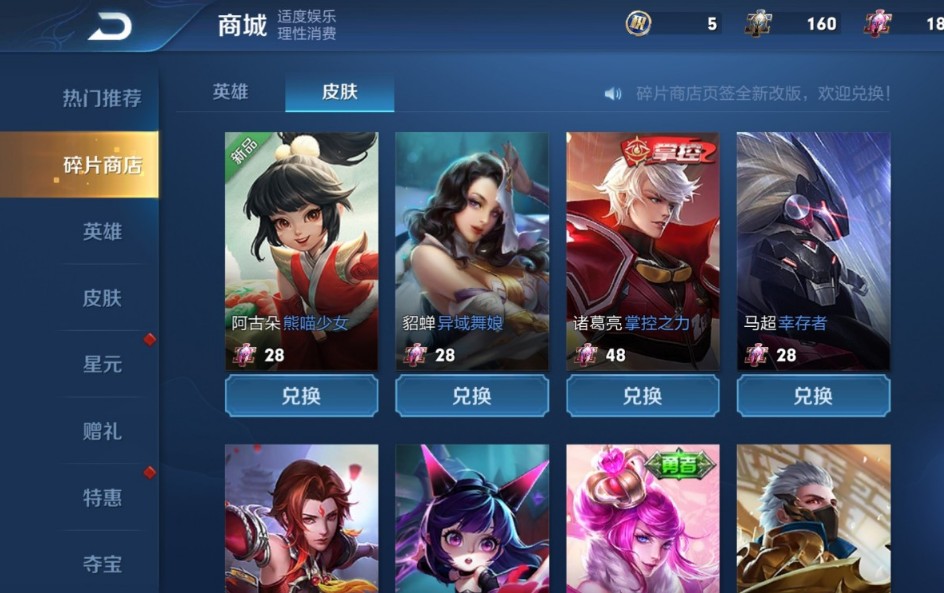Click the speaker announcement icon

point(613,93)
